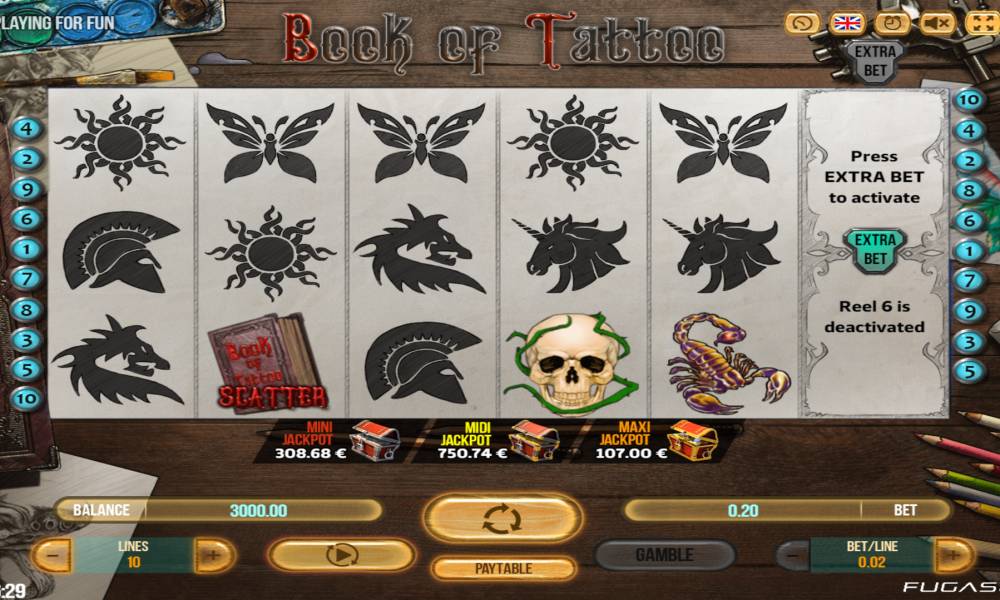The image size is (1000, 600).
Task: Activate the green EXTRA BET button beside the reels
Action: tap(875, 249)
